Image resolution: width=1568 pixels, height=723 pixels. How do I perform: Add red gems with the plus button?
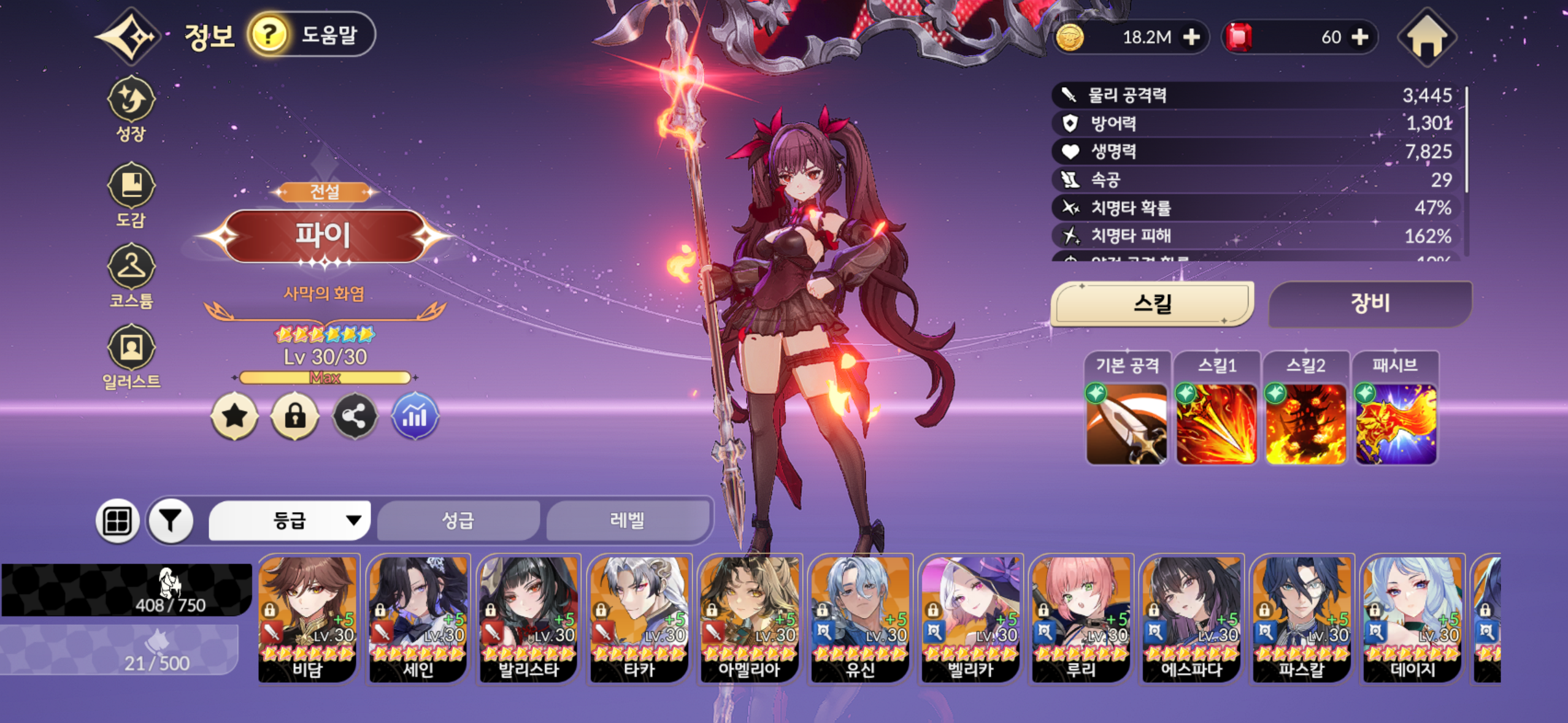coord(1360,37)
